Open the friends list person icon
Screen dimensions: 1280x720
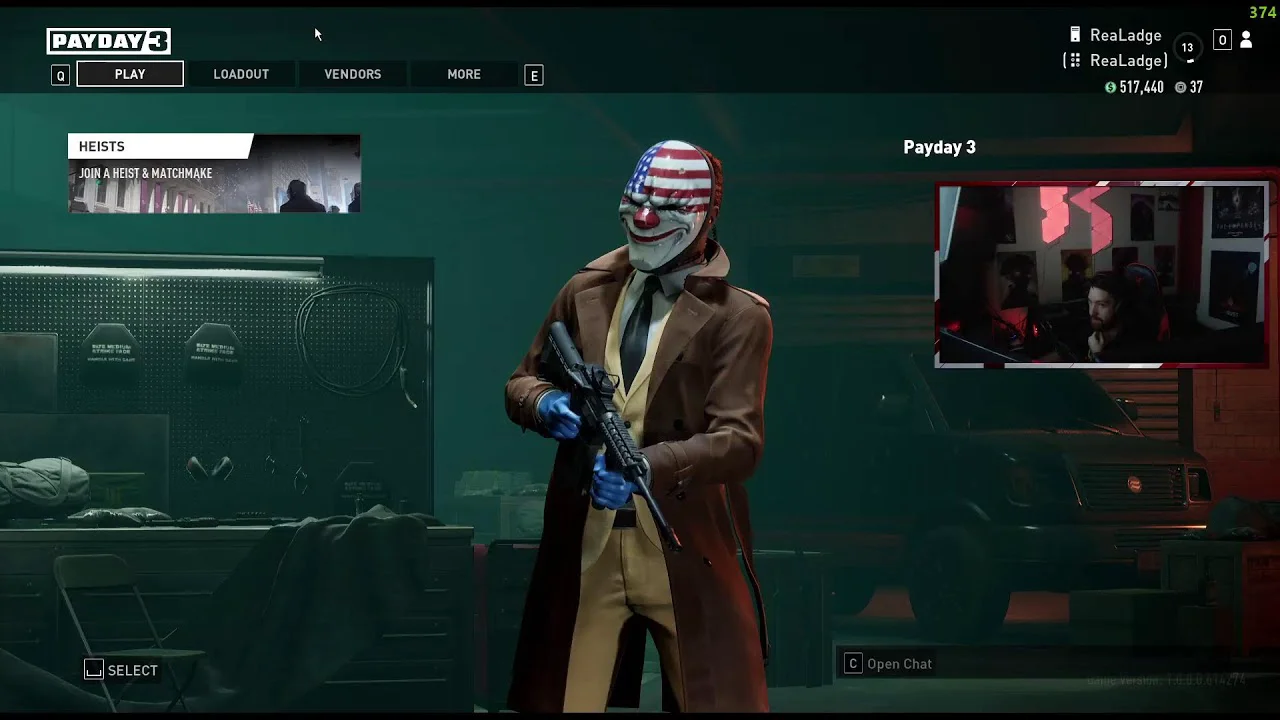1246,40
